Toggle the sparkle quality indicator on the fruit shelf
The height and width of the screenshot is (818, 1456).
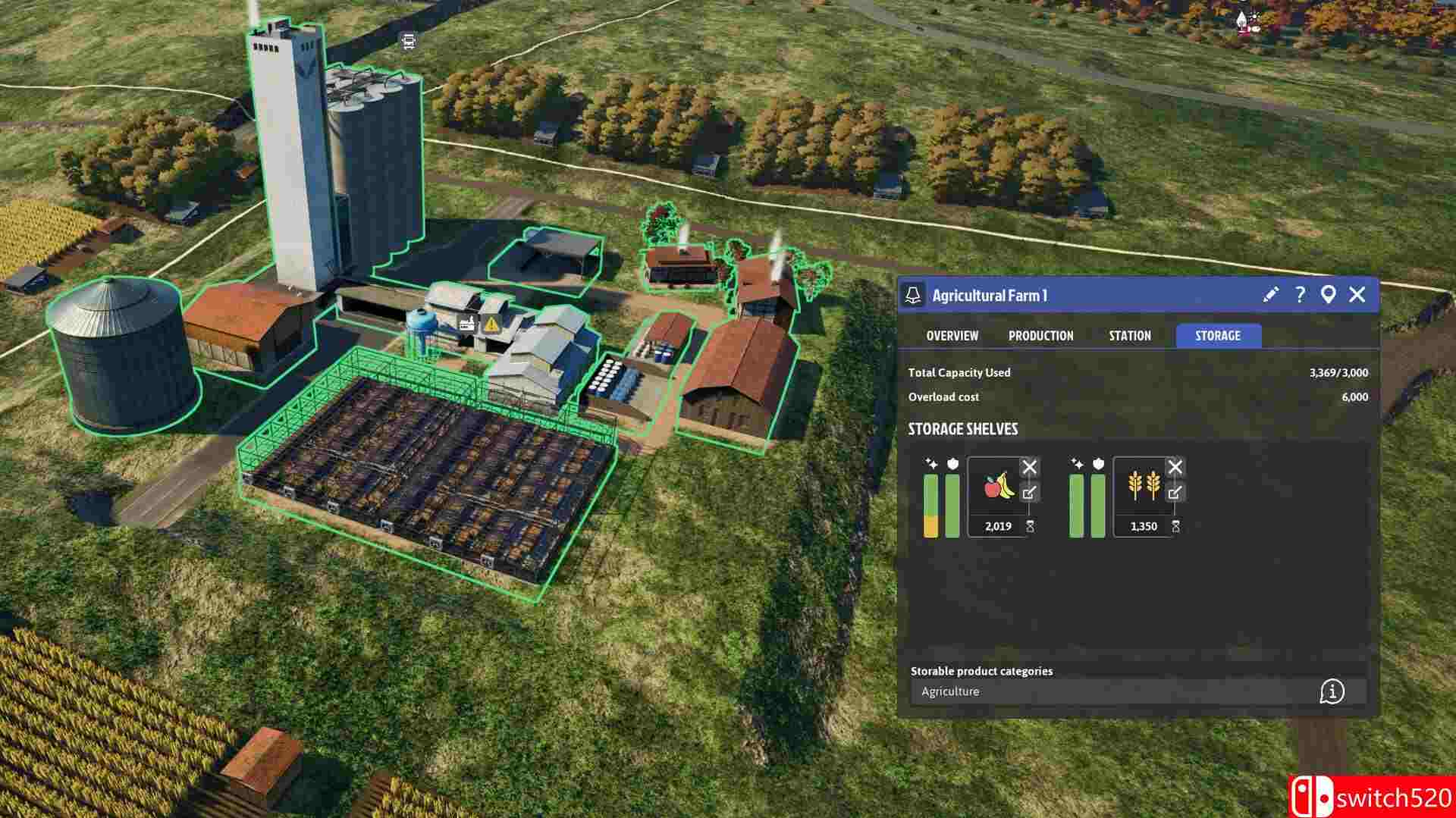931,462
